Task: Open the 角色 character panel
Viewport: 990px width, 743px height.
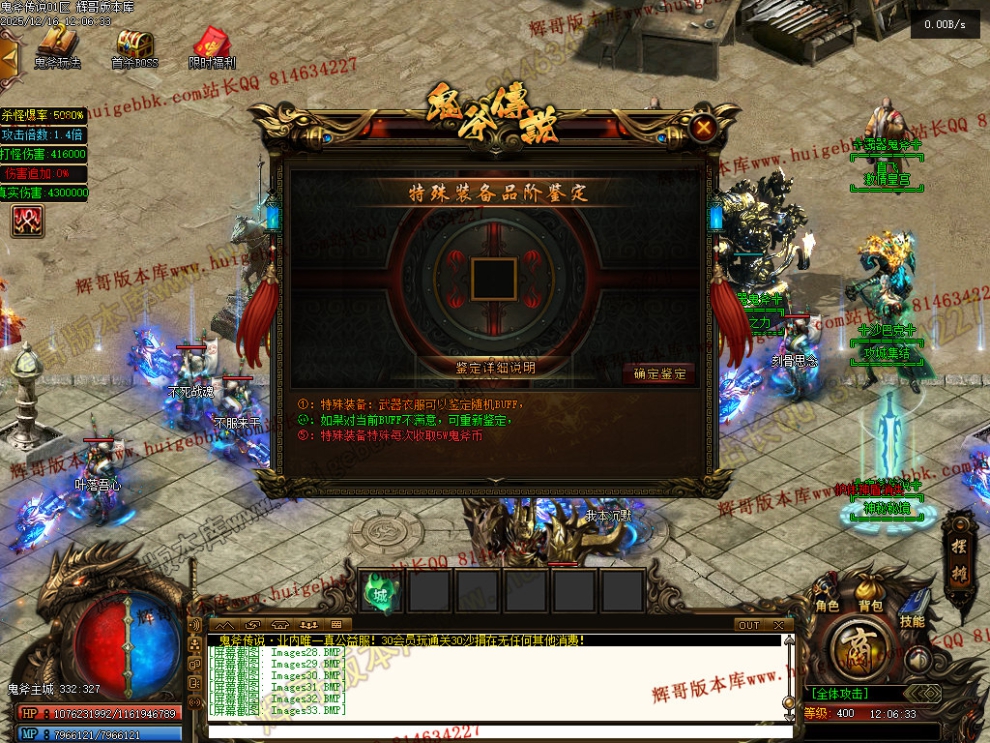Action: point(827,605)
